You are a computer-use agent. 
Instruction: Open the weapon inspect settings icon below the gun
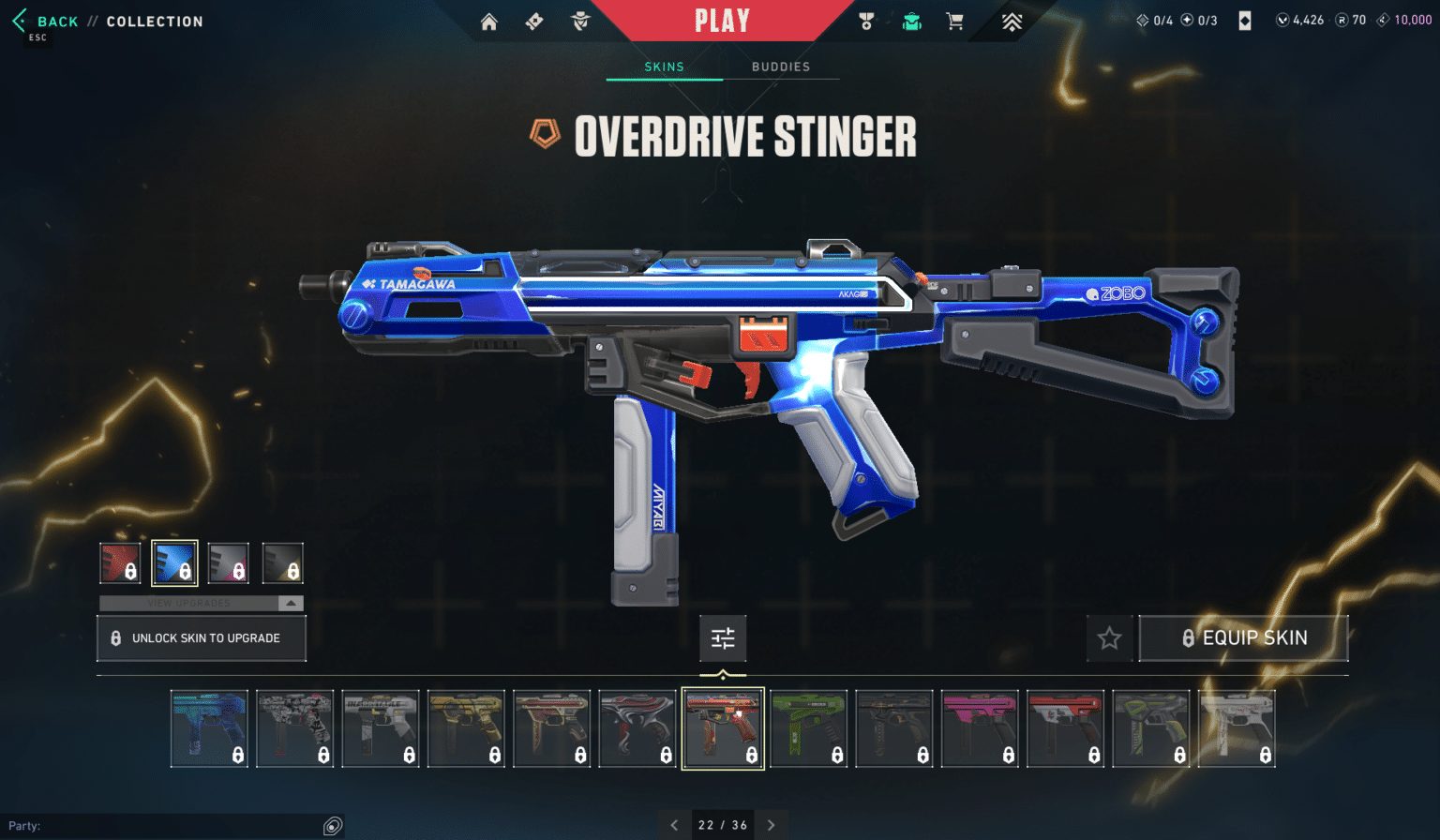pyautogui.click(x=722, y=638)
